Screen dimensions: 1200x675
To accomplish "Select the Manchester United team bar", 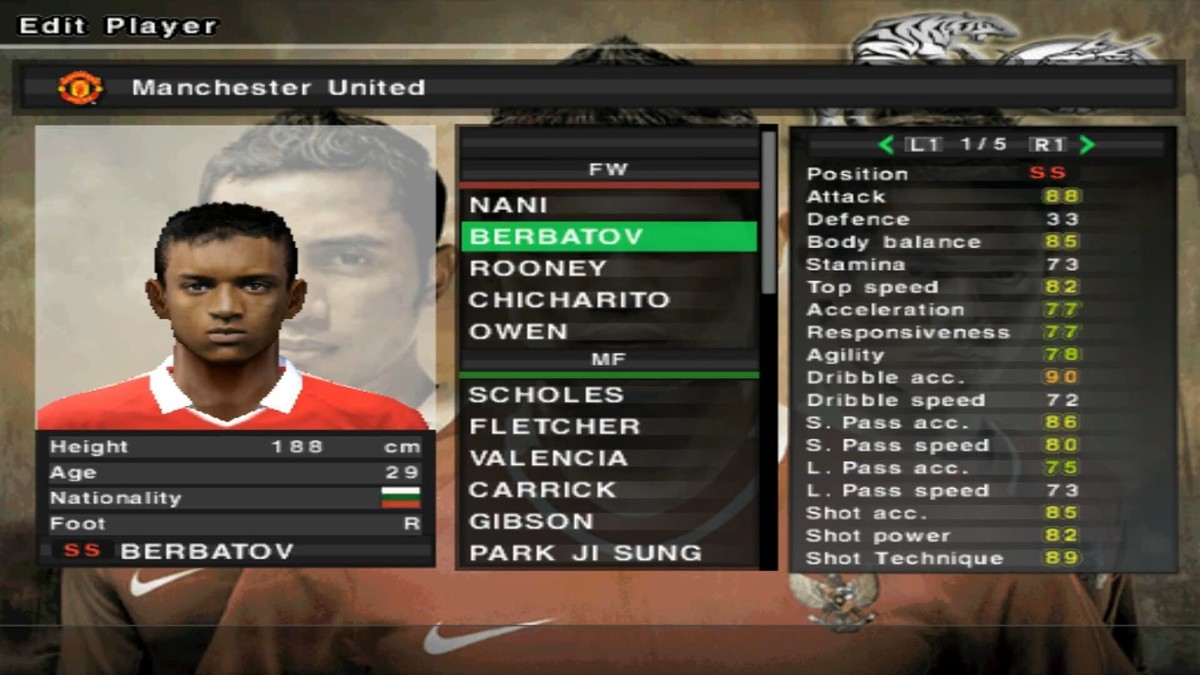I will [x=596, y=88].
